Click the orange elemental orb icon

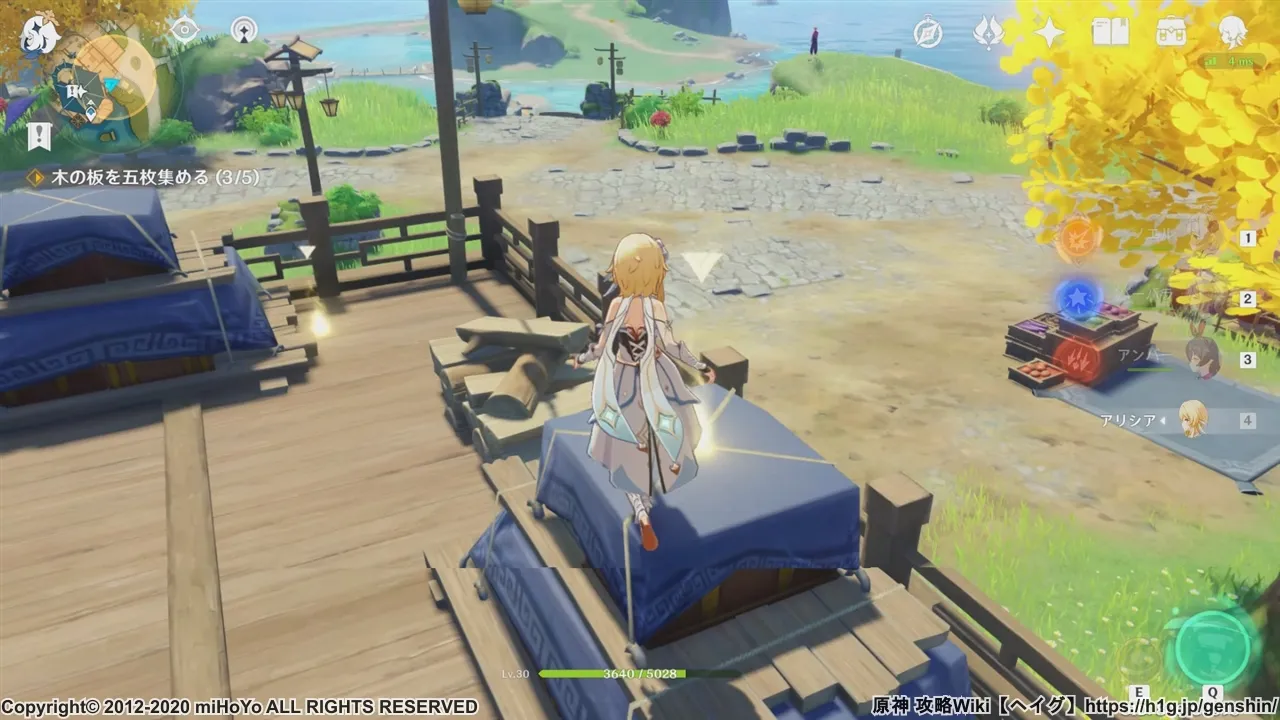click(x=1078, y=238)
